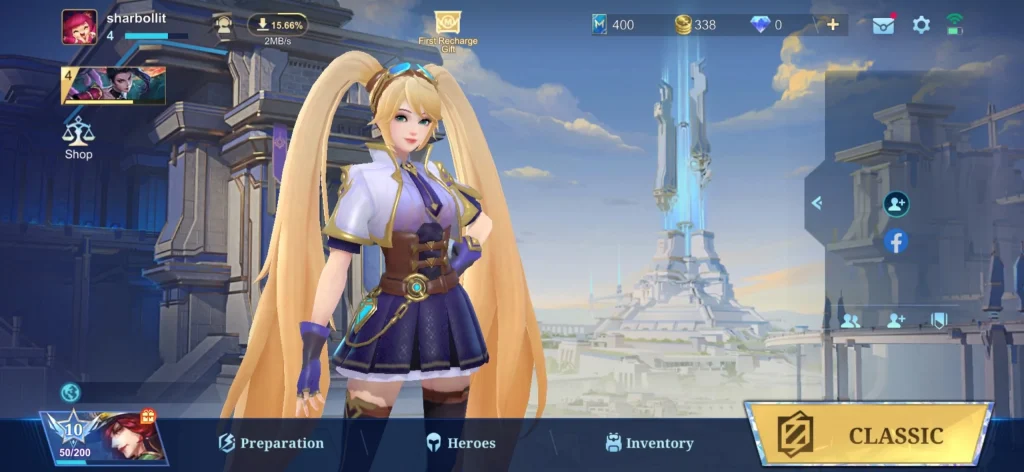Tap the plus button to buy diamonds
This screenshot has width=1024, height=472.
pyautogui.click(x=833, y=25)
